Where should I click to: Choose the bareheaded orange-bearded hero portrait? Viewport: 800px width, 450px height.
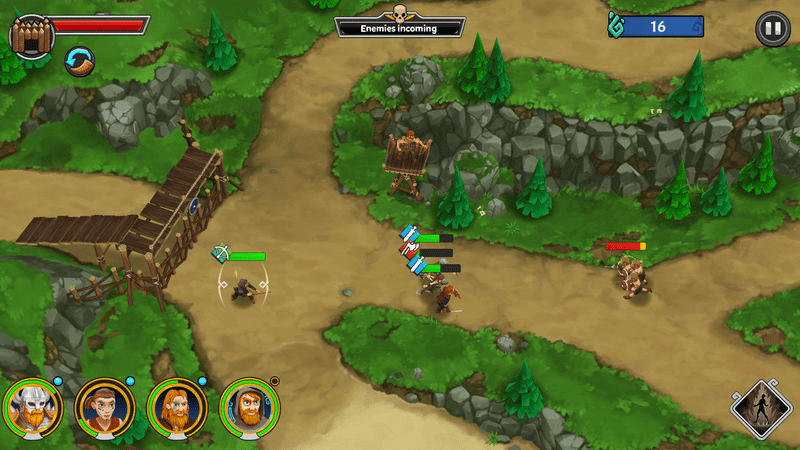(x=177, y=405)
